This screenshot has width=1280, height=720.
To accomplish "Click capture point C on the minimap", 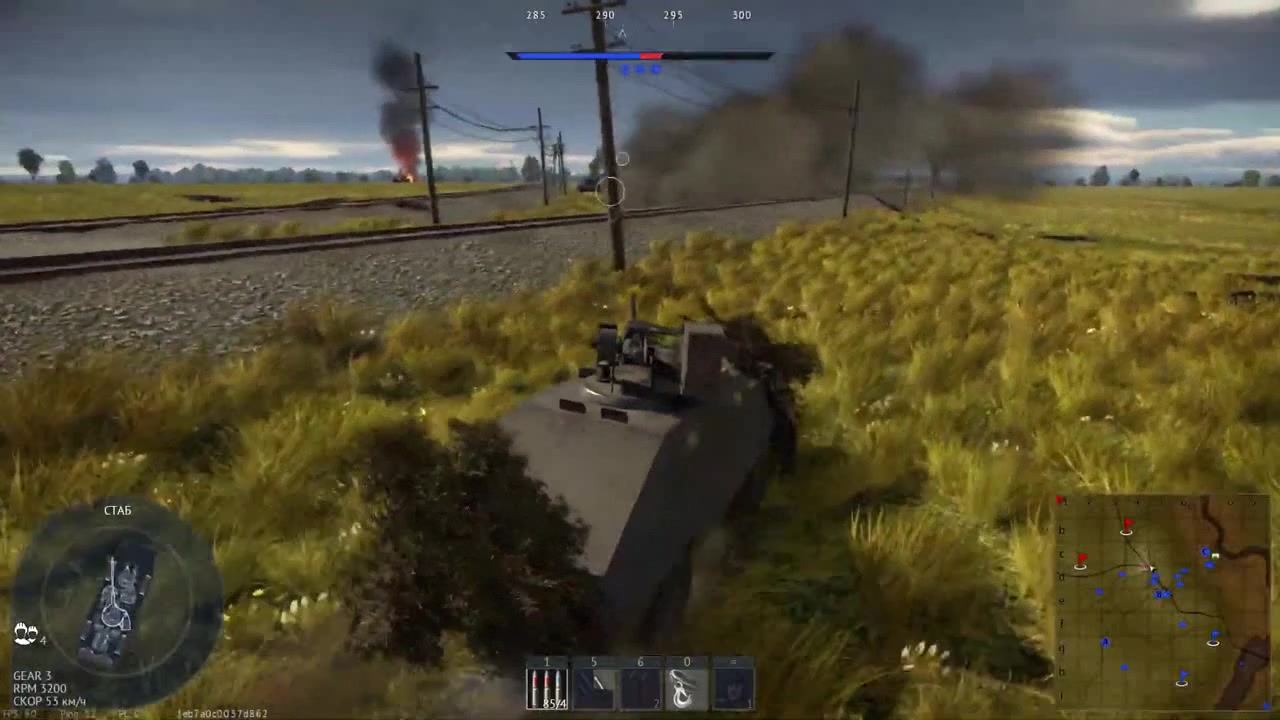I will (x=1204, y=551).
